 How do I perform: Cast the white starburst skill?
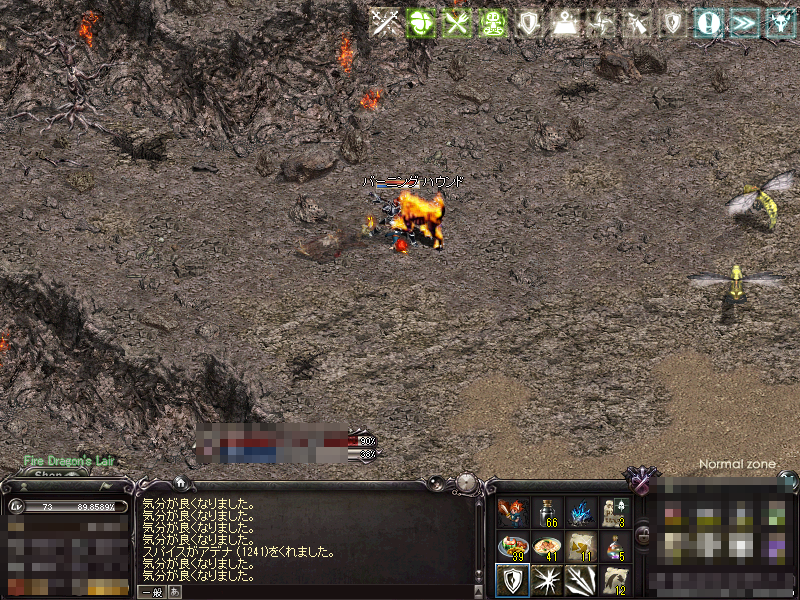tap(546, 579)
